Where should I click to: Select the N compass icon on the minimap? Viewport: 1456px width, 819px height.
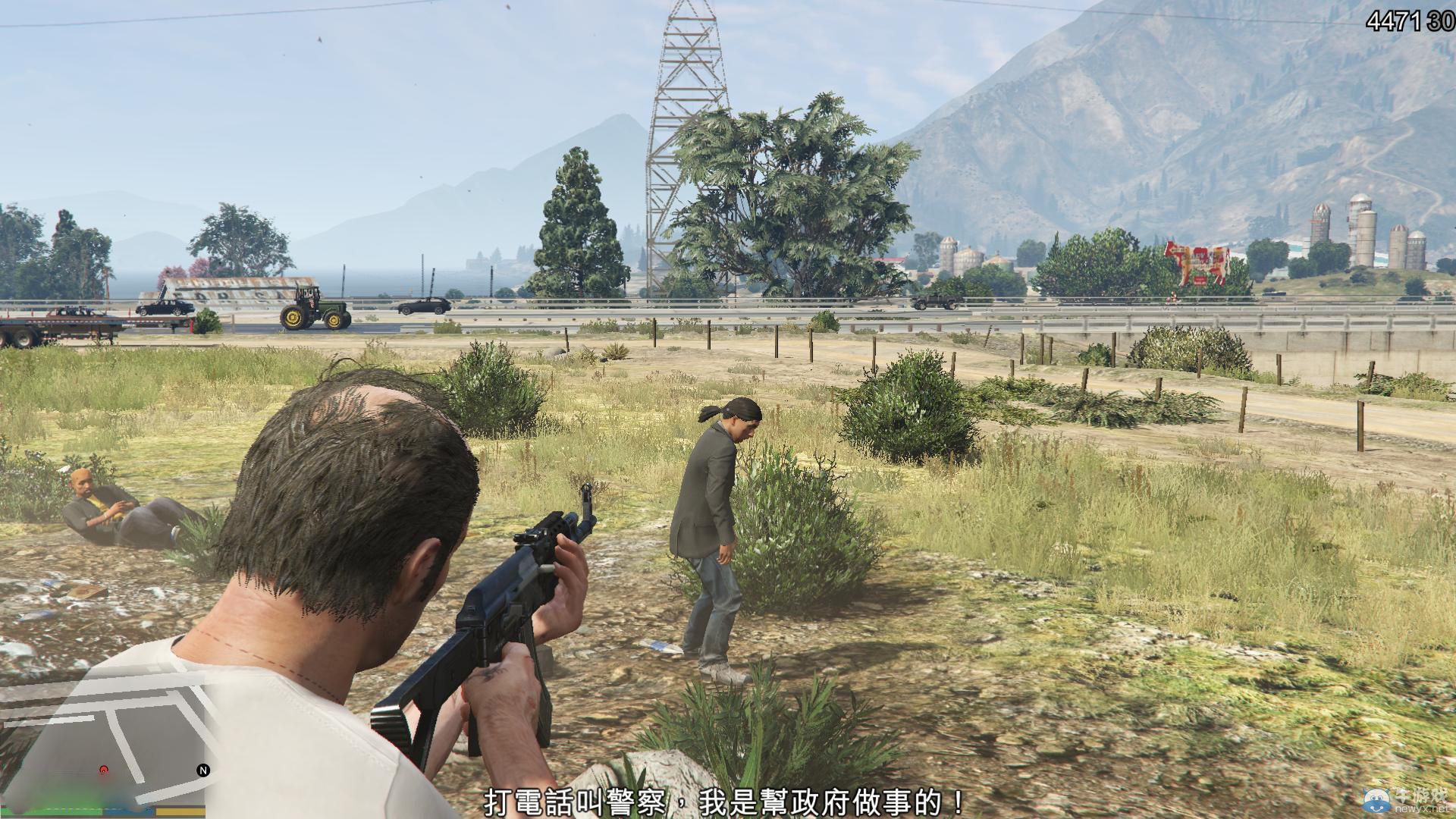(202, 770)
